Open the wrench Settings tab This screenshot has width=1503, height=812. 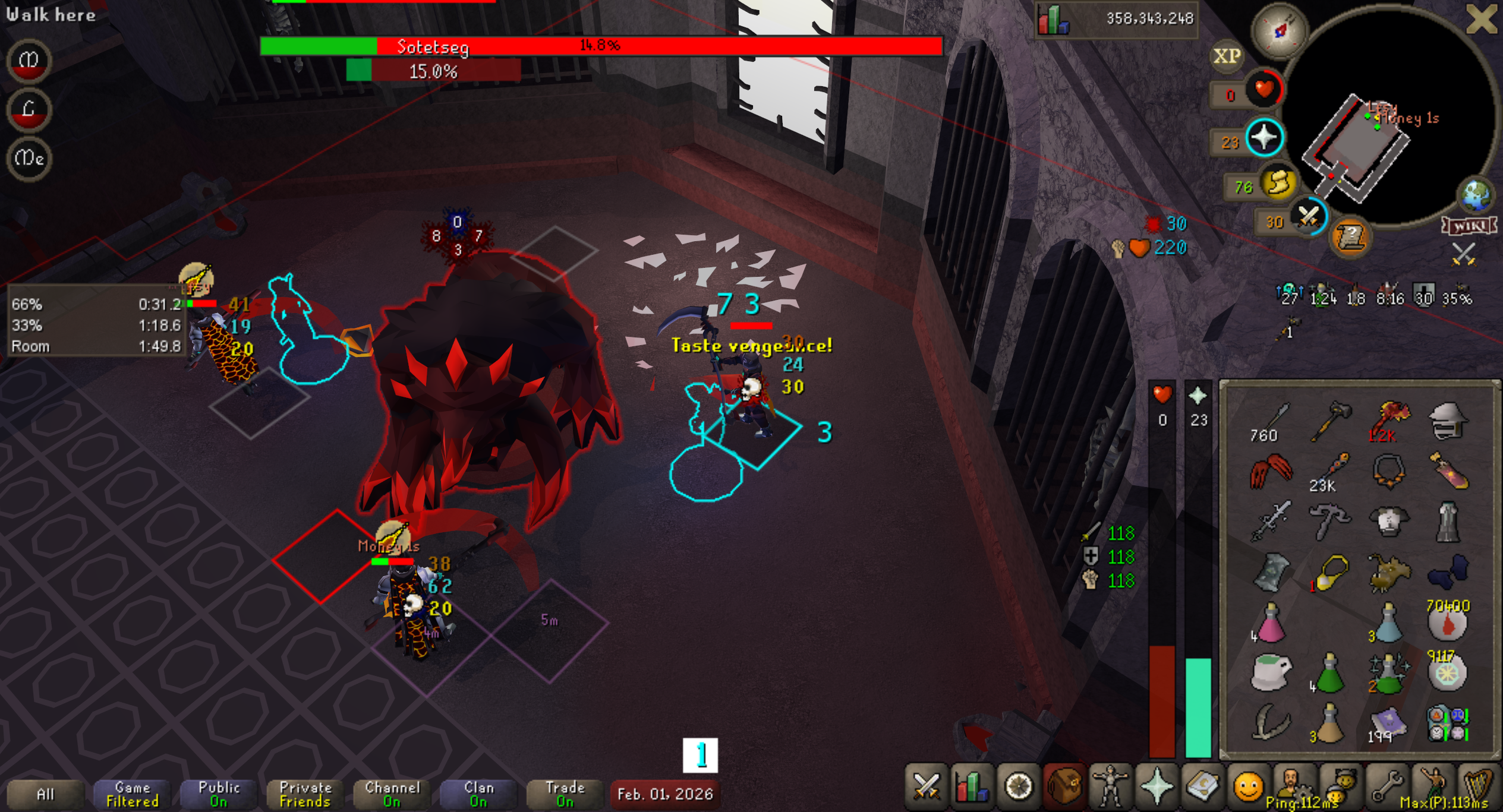[x=1385, y=786]
